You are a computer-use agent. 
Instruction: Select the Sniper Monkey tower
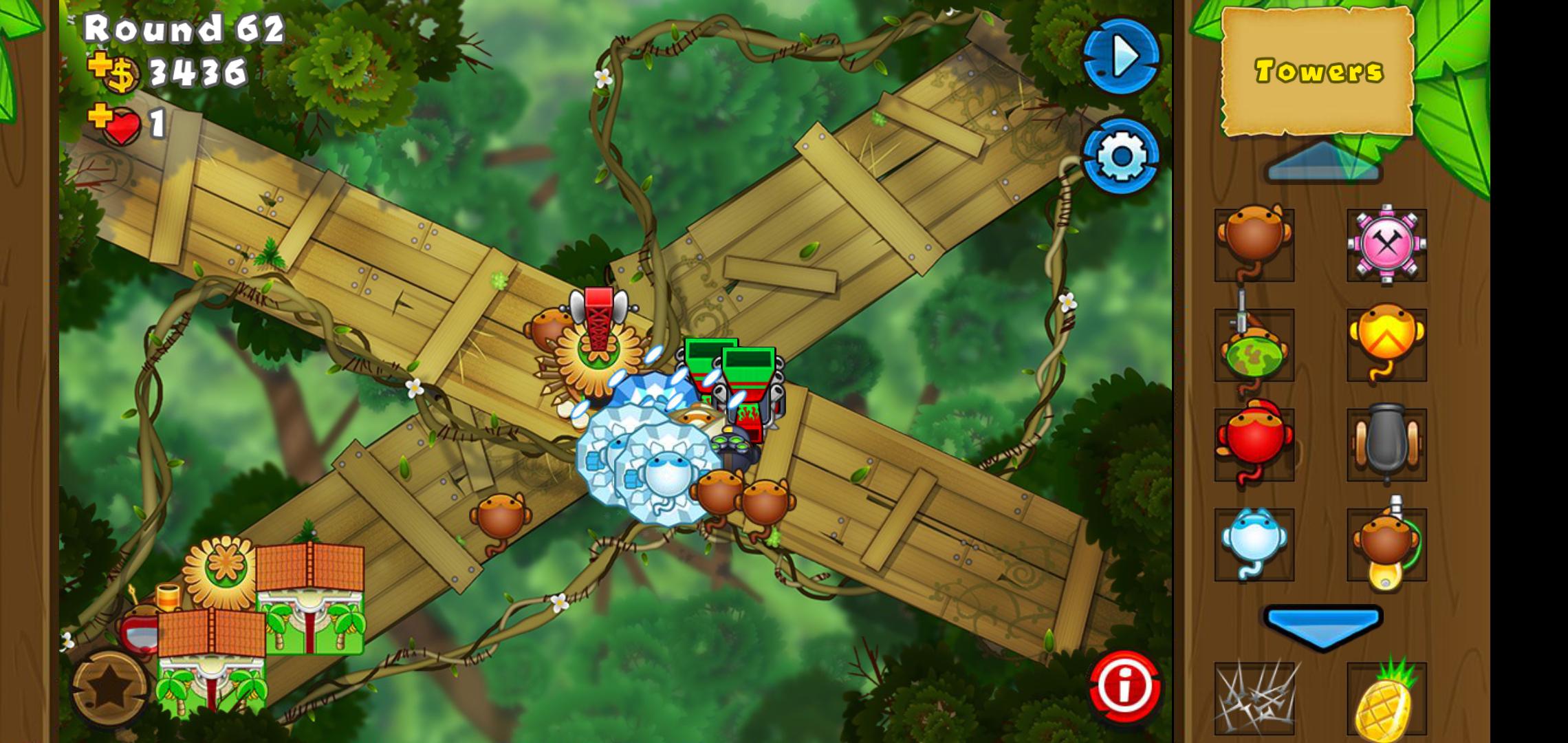pos(1254,345)
